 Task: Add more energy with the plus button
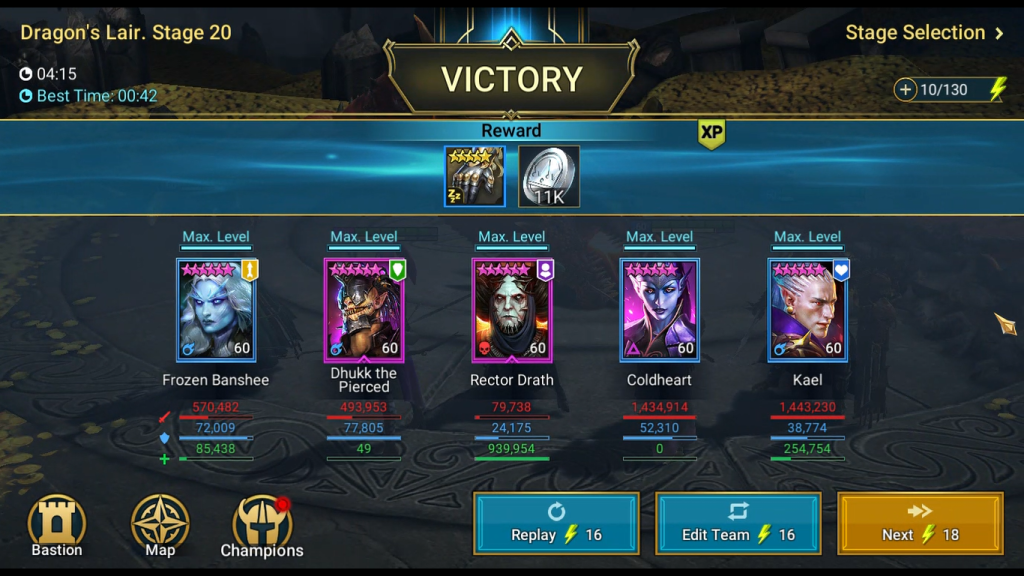point(906,90)
